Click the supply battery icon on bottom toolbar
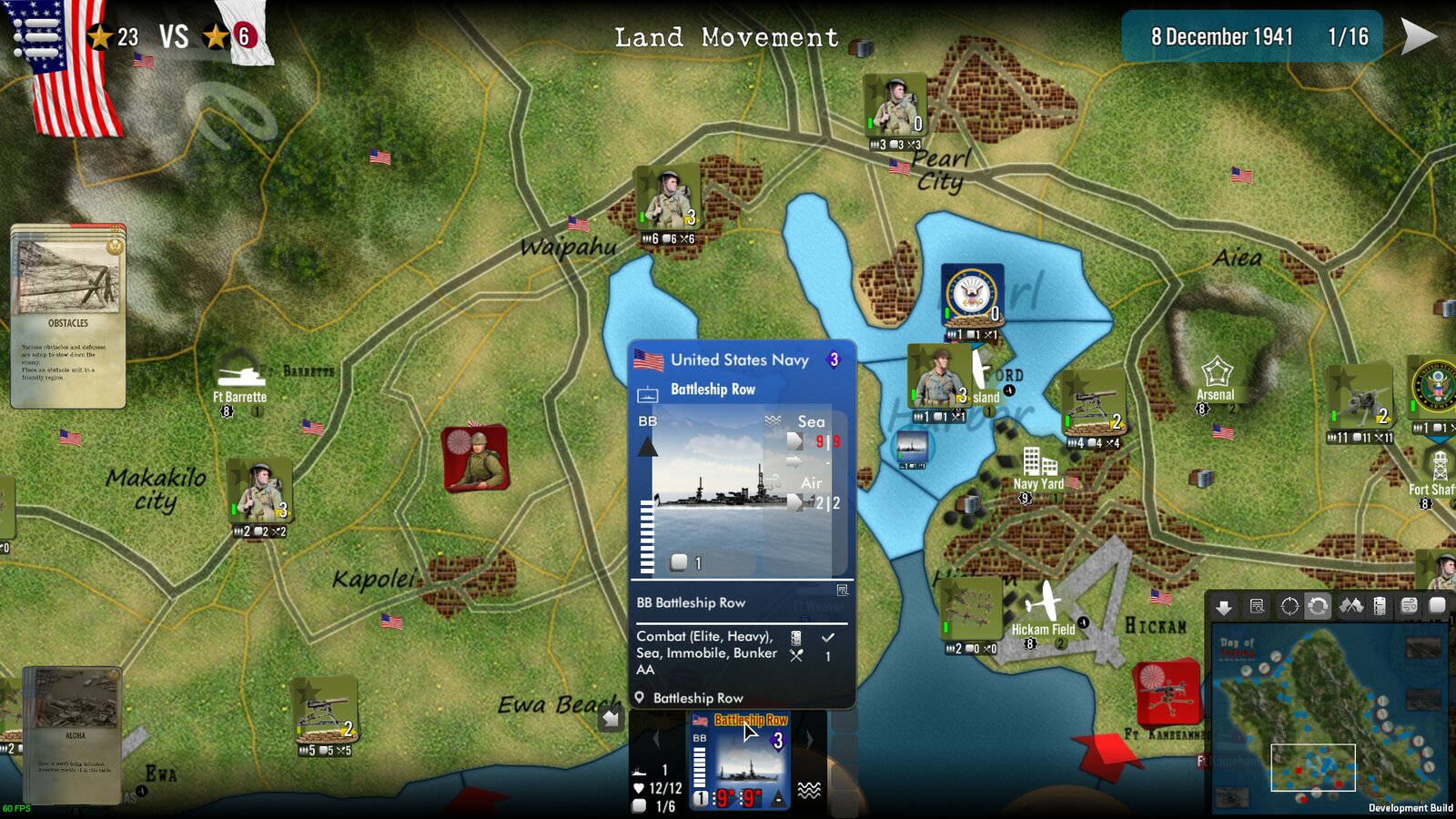The width and height of the screenshot is (1456, 819). coord(1379,606)
